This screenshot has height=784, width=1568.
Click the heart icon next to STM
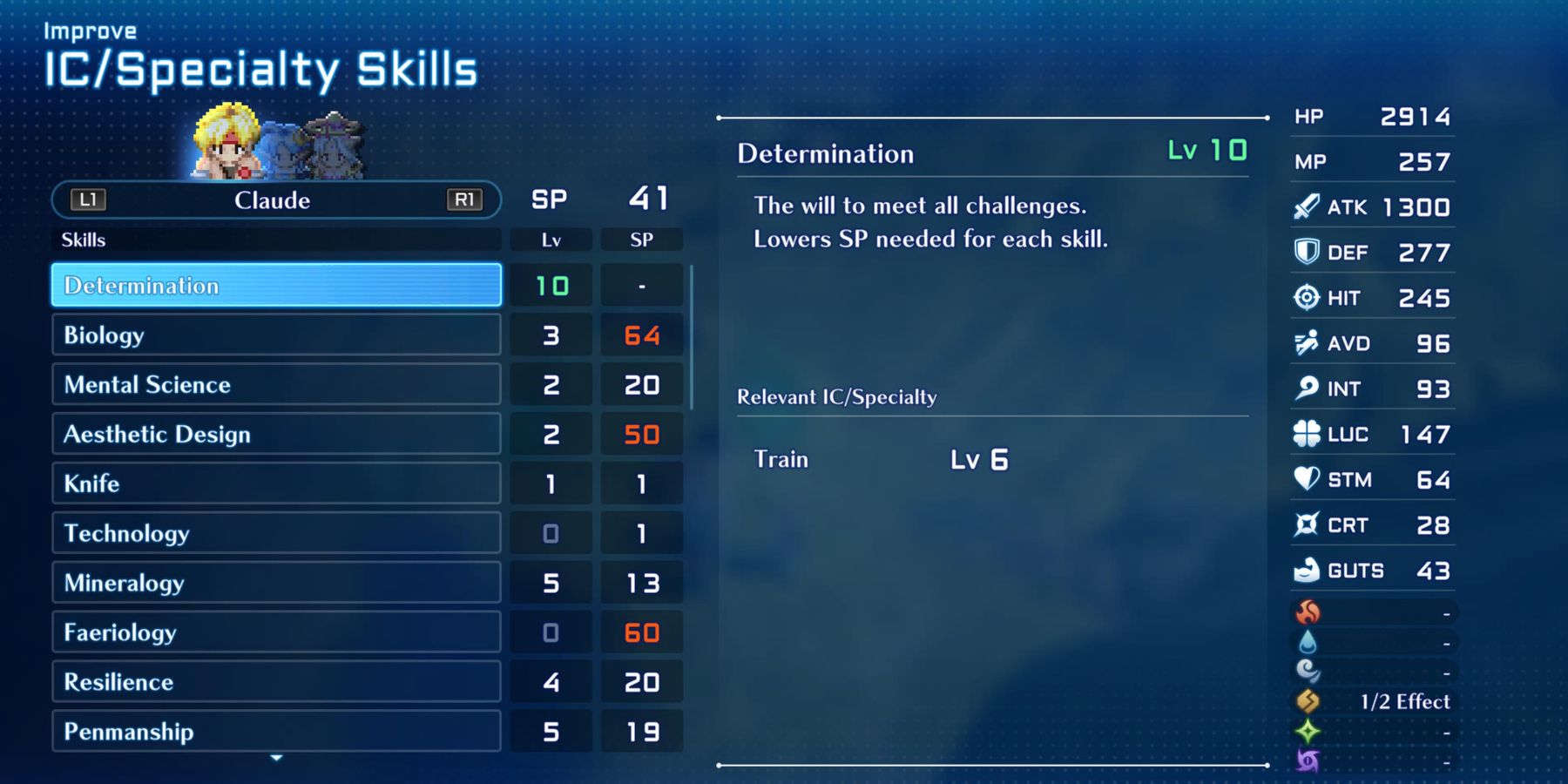click(1305, 478)
